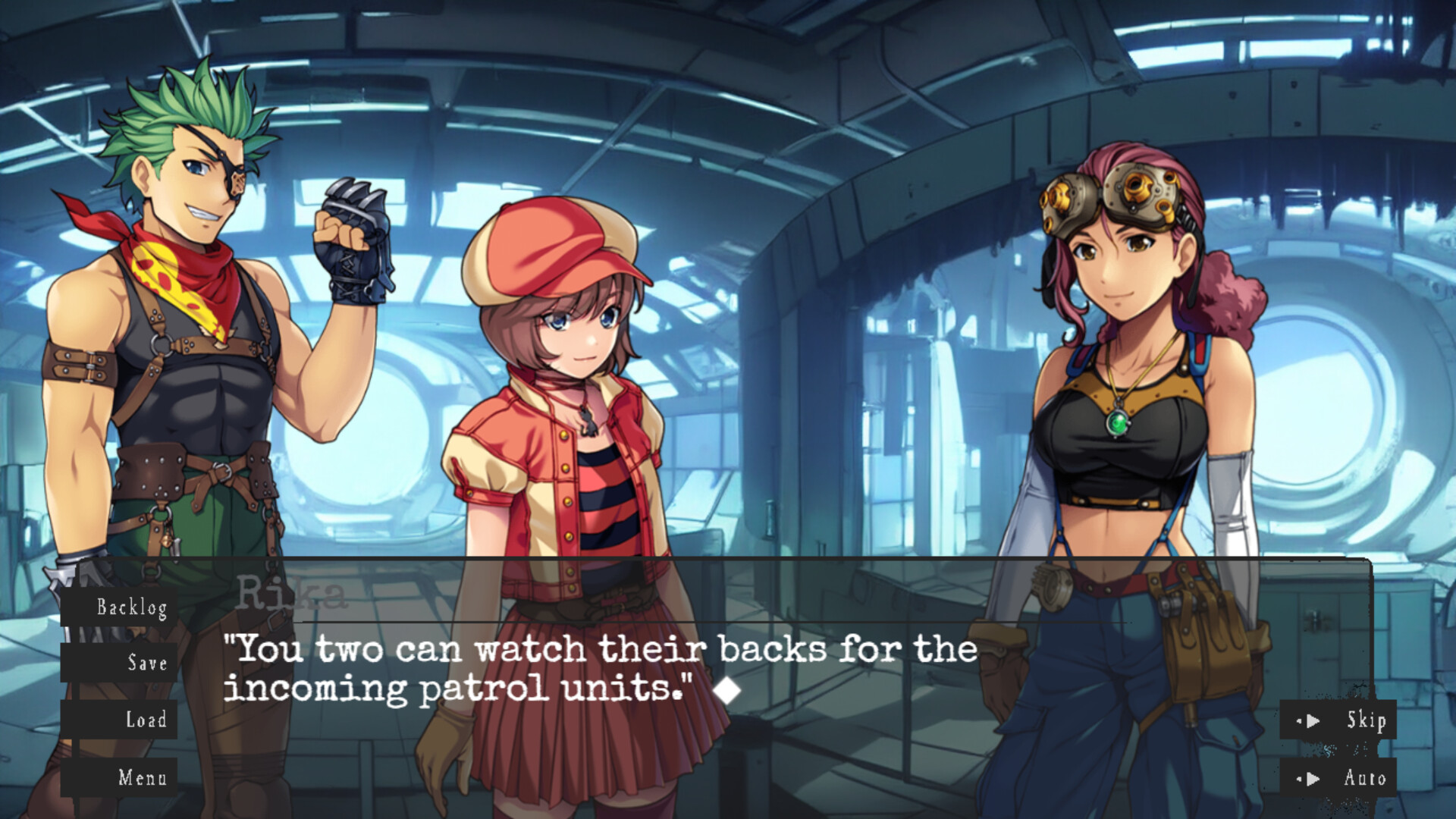The width and height of the screenshot is (1456, 819).
Task: Click the Auto text label
Action: [1367, 778]
